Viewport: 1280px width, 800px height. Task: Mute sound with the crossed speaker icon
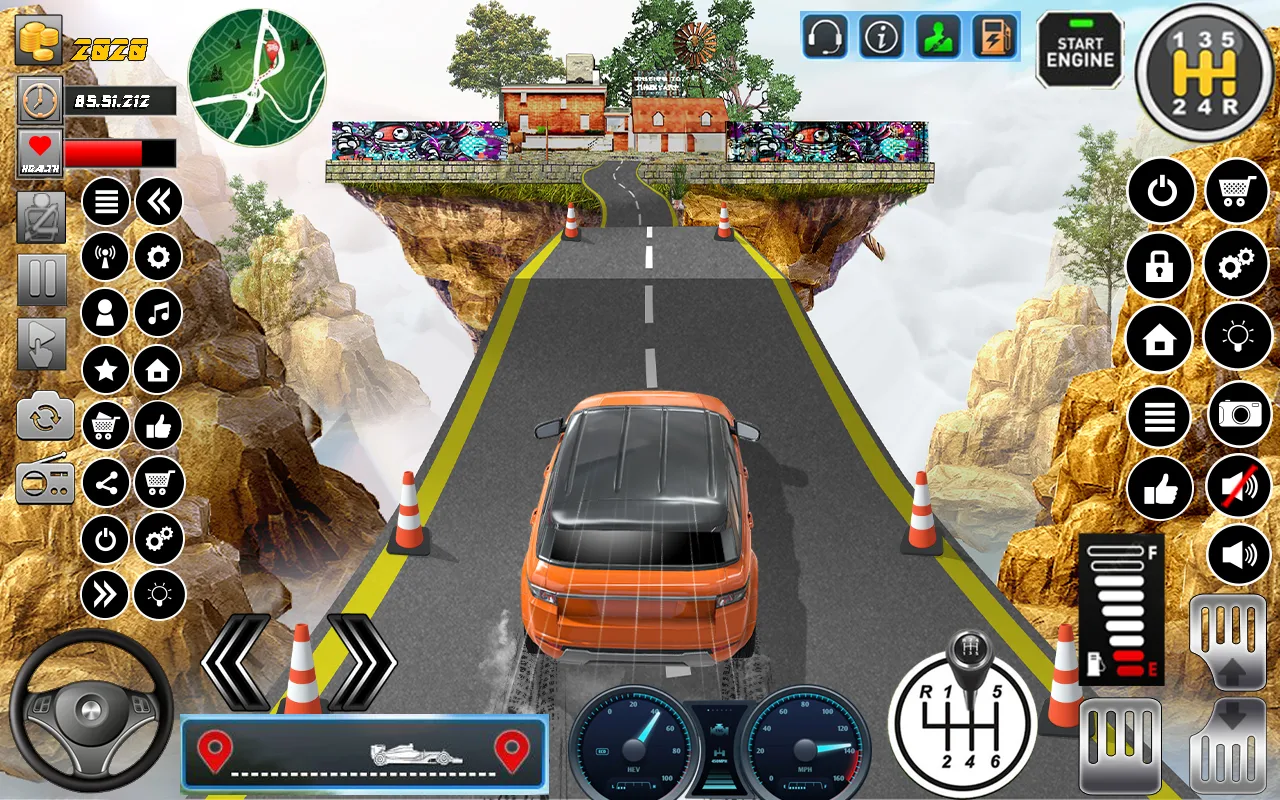[x=1238, y=486]
